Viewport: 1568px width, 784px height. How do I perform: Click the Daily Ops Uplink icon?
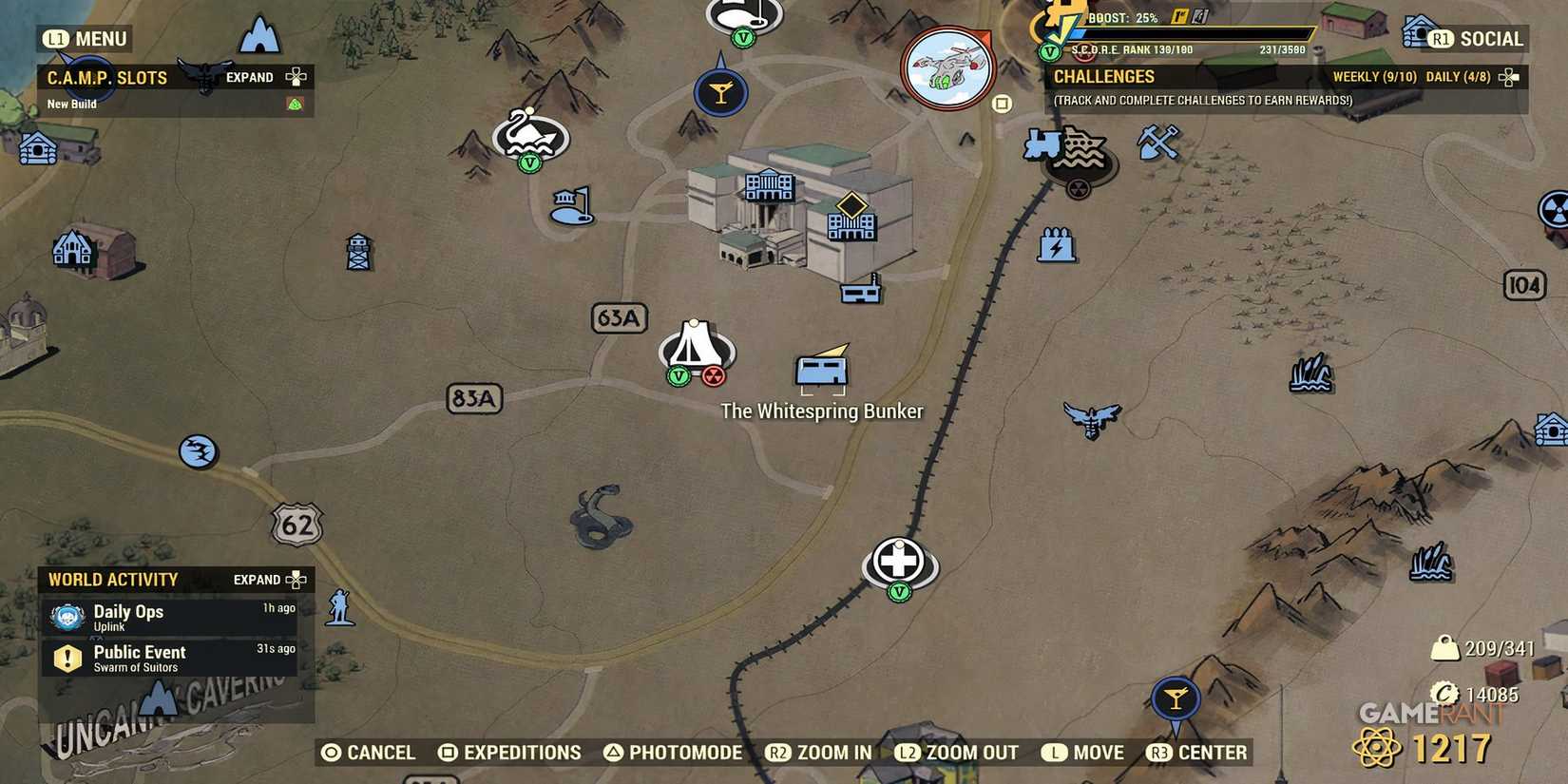(x=66, y=616)
